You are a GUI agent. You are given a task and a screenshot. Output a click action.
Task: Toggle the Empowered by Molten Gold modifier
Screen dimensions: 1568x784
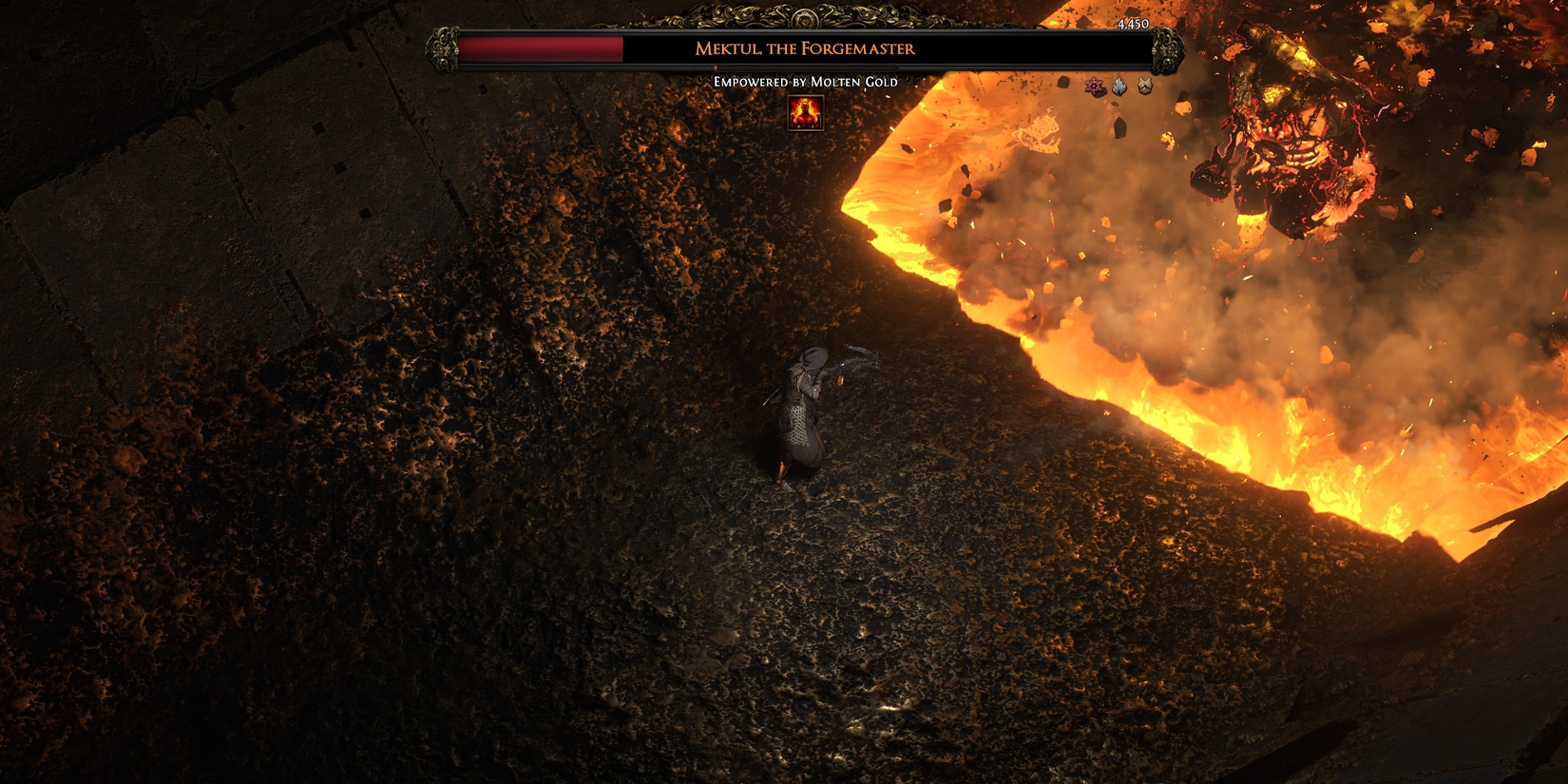(806, 83)
